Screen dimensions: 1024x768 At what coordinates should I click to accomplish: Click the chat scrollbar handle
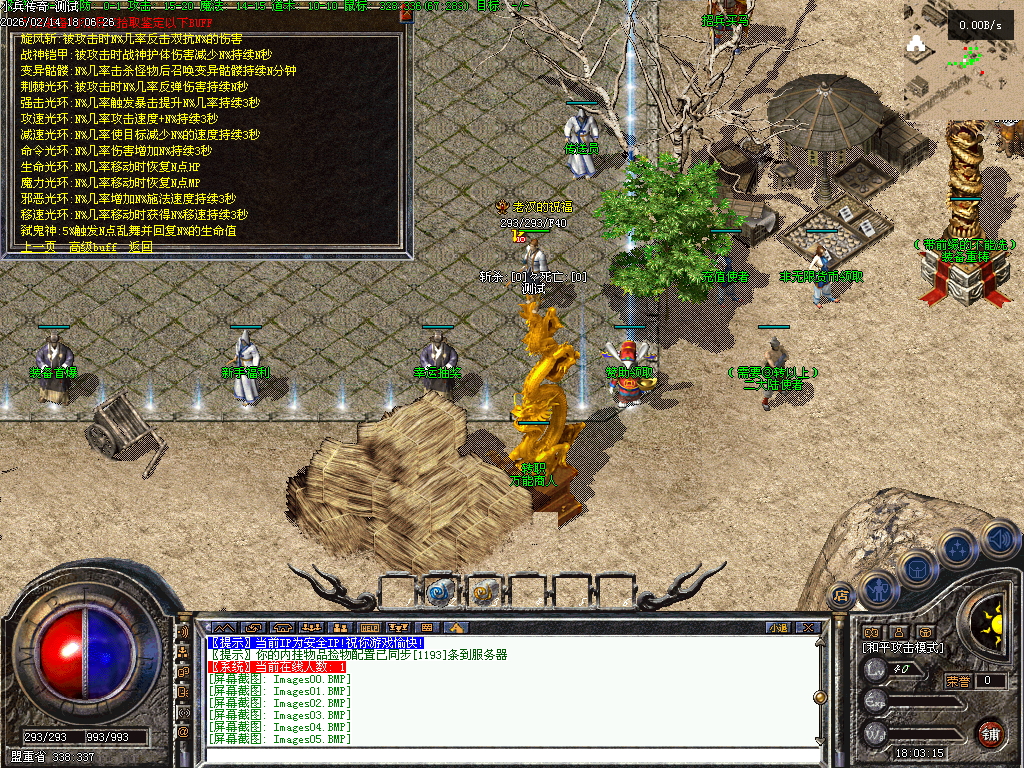coord(819,697)
